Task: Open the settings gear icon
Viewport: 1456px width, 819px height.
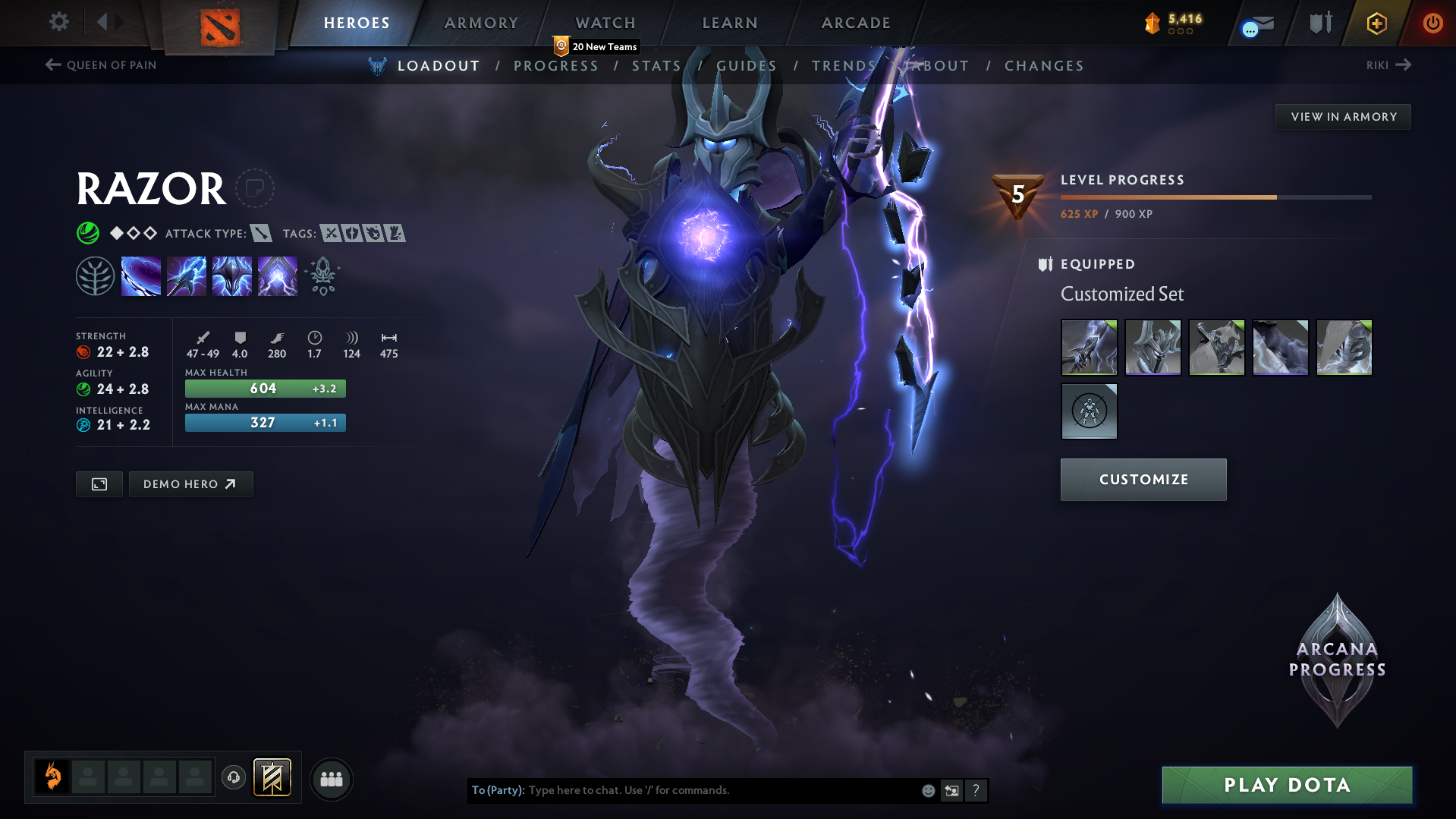Action: (58, 22)
